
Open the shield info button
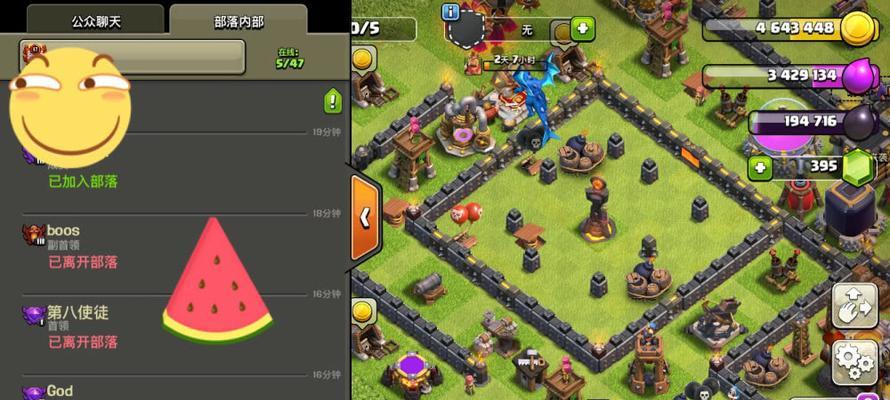(451, 12)
